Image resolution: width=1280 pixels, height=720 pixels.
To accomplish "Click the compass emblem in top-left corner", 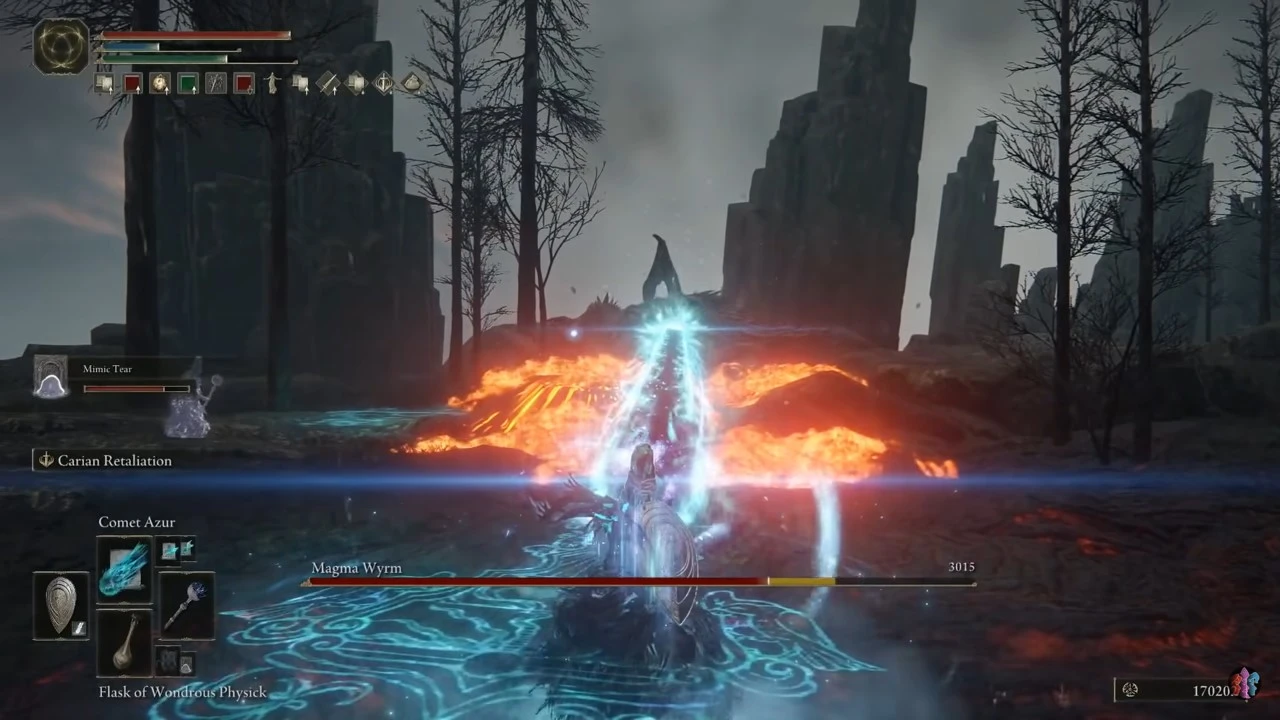I will tap(60, 47).
